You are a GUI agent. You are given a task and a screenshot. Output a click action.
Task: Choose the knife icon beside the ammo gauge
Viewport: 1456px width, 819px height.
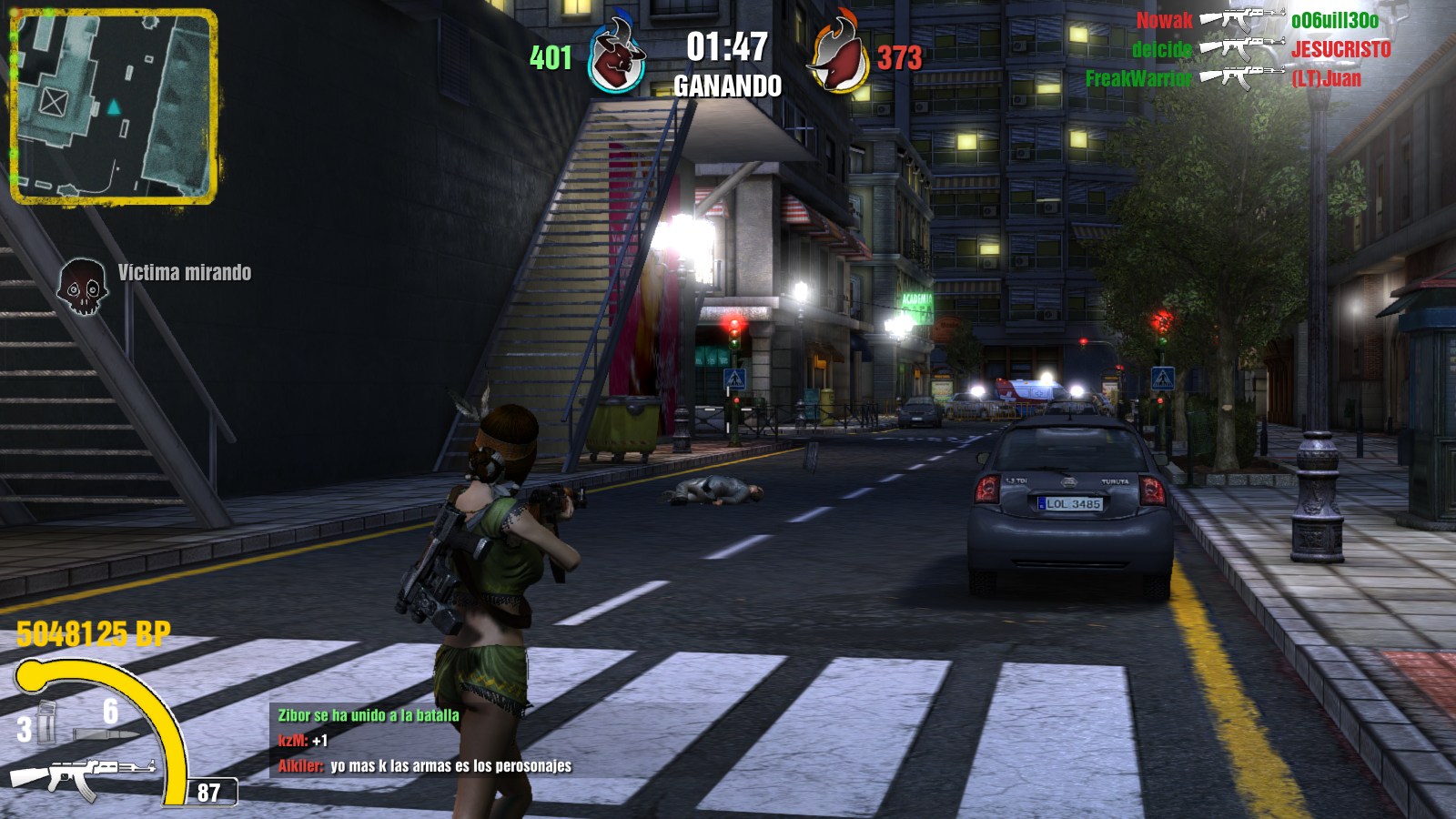click(105, 733)
